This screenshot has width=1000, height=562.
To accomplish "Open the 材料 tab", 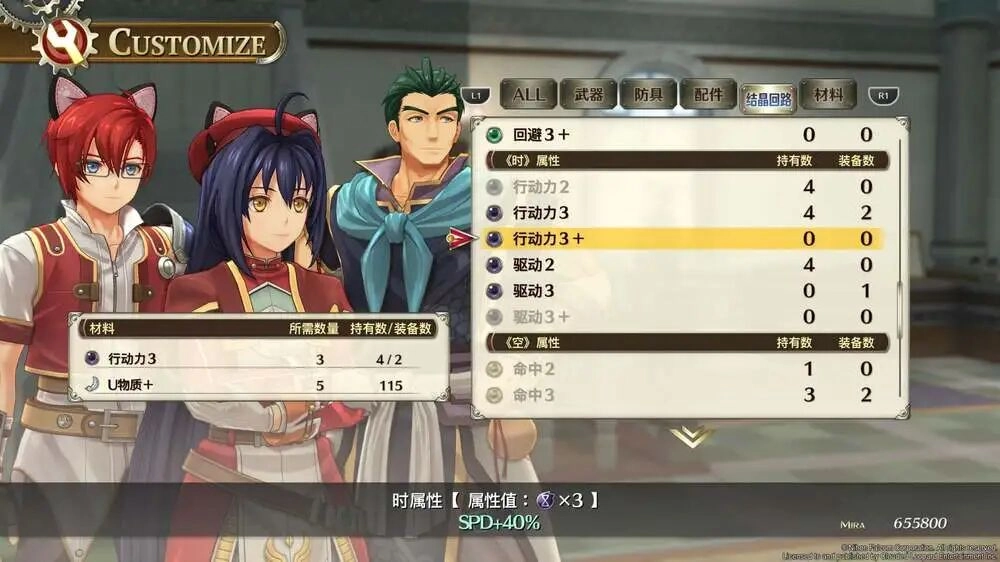I will (x=828, y=95).
